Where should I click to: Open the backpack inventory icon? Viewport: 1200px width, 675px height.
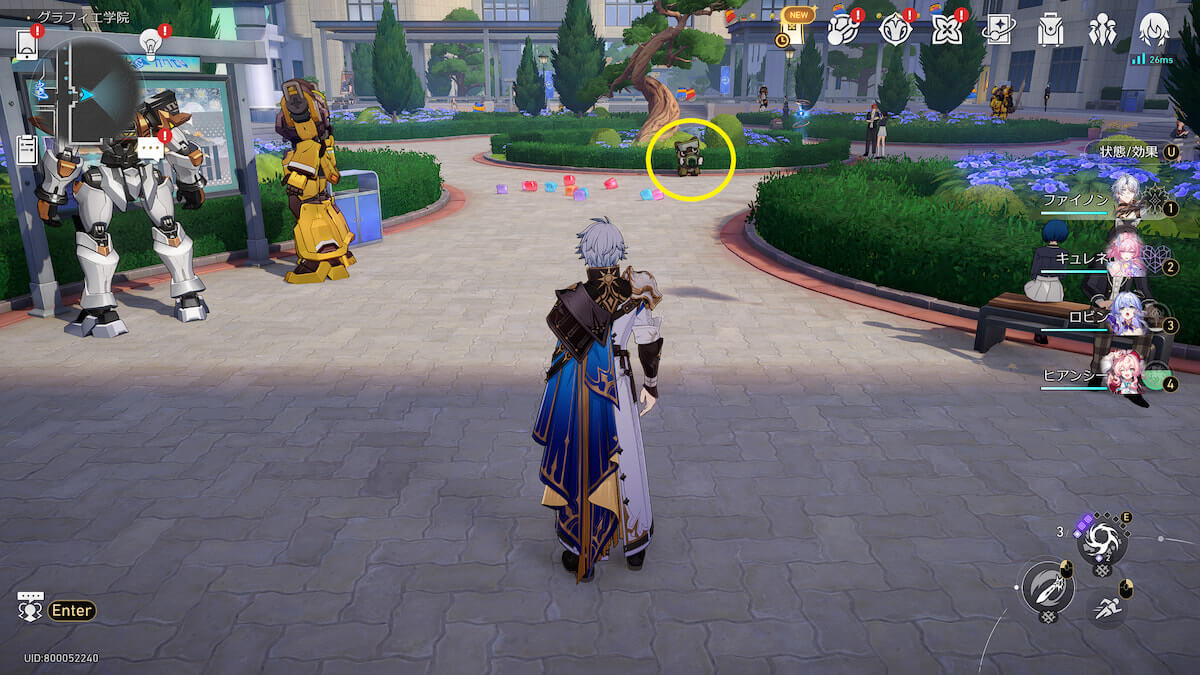(x=1049, y=30)
